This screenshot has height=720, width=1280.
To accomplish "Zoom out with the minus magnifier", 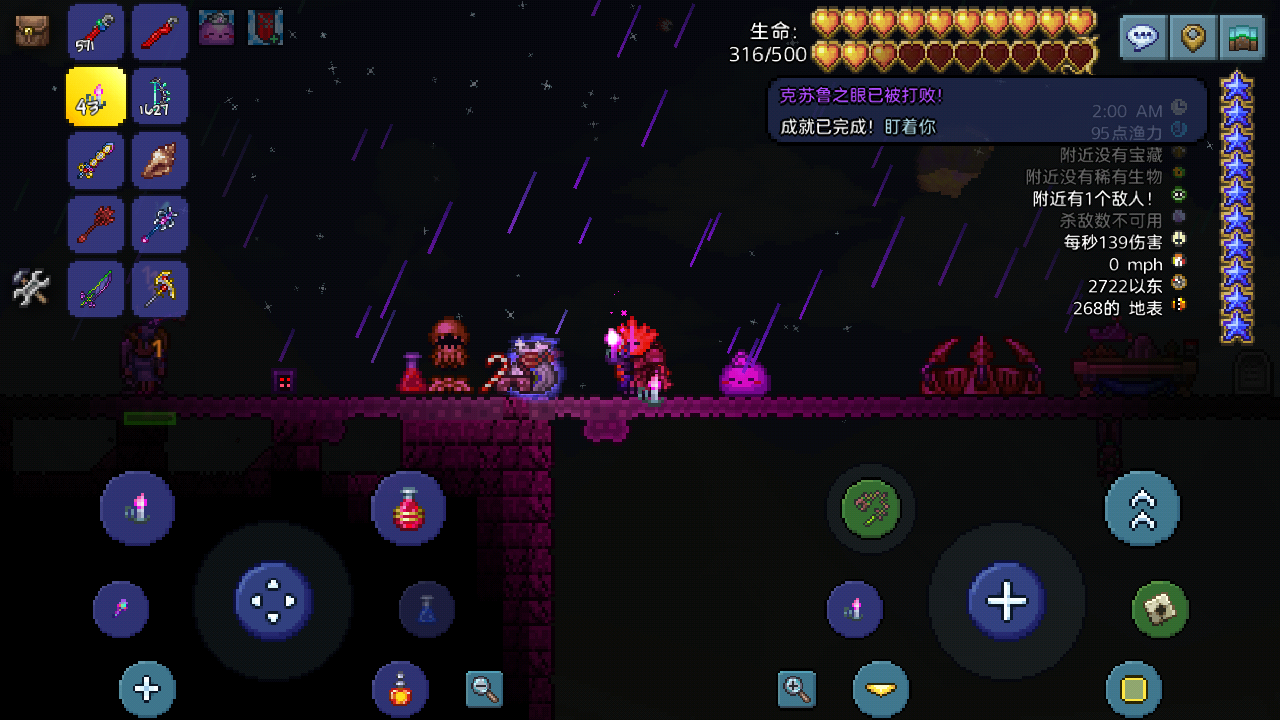I will pos(485,688).
